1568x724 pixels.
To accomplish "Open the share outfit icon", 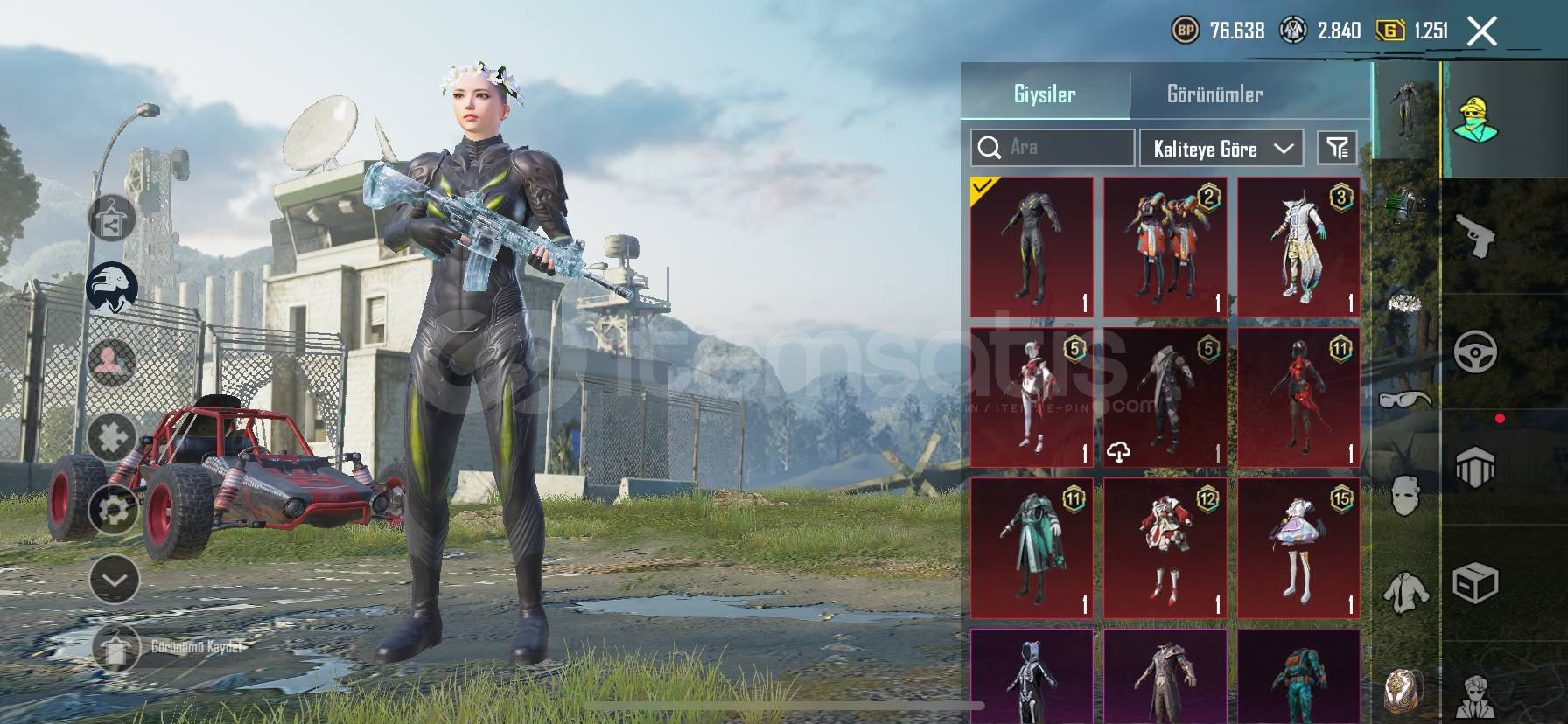I will [x=111, y=221].
